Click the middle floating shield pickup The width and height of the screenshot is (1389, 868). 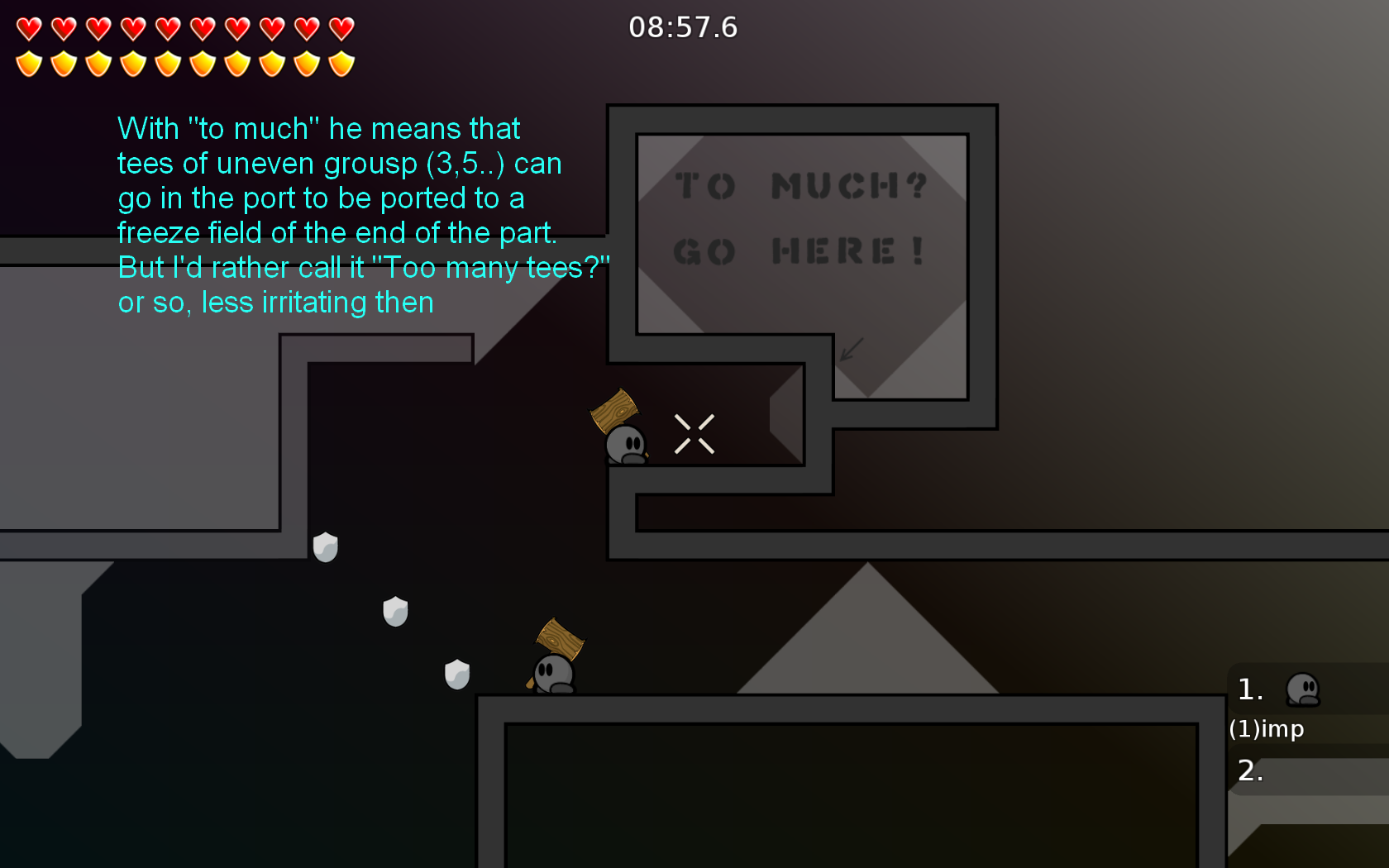click(395, 611)
